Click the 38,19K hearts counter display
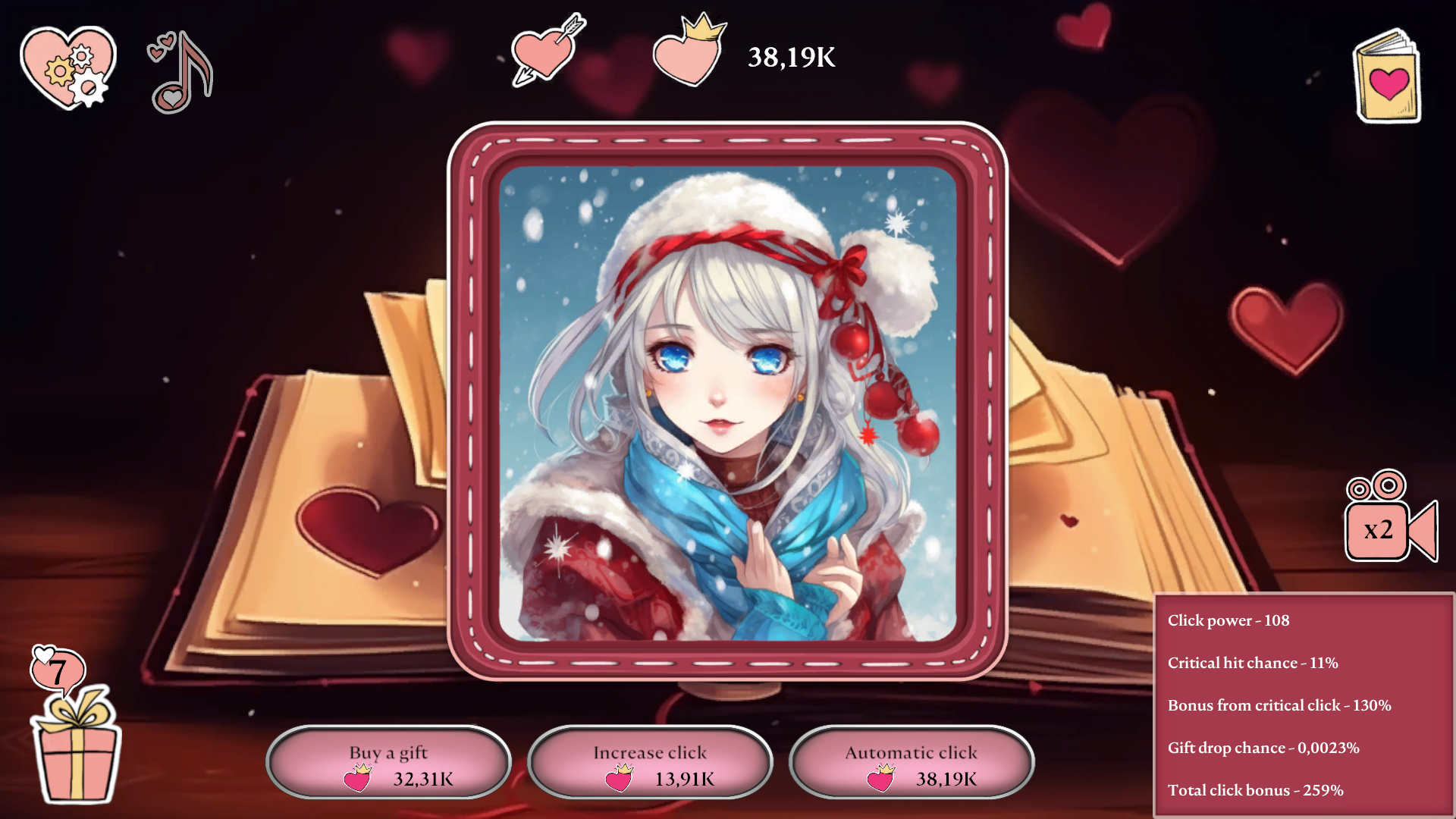 coord(792,55)
